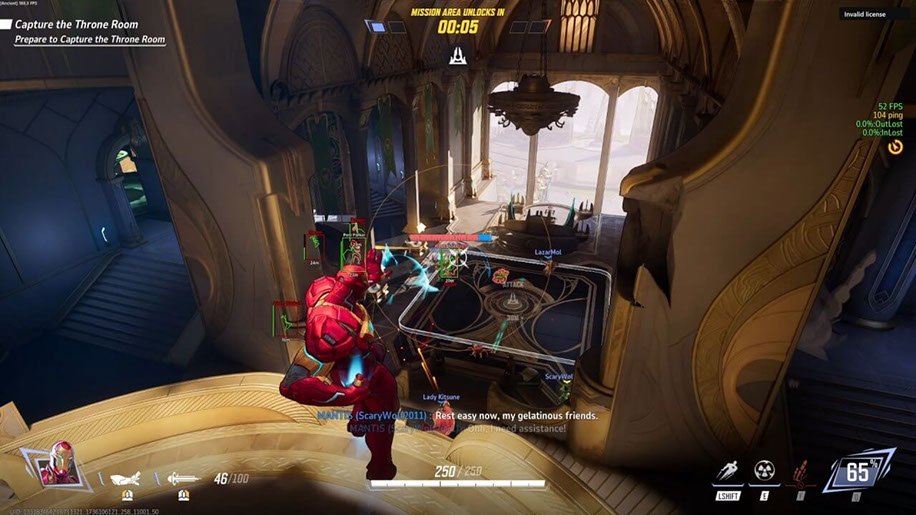Activate the radiation symbol ability icon
Screen dimensions: 916x515
tap(764, 472)
